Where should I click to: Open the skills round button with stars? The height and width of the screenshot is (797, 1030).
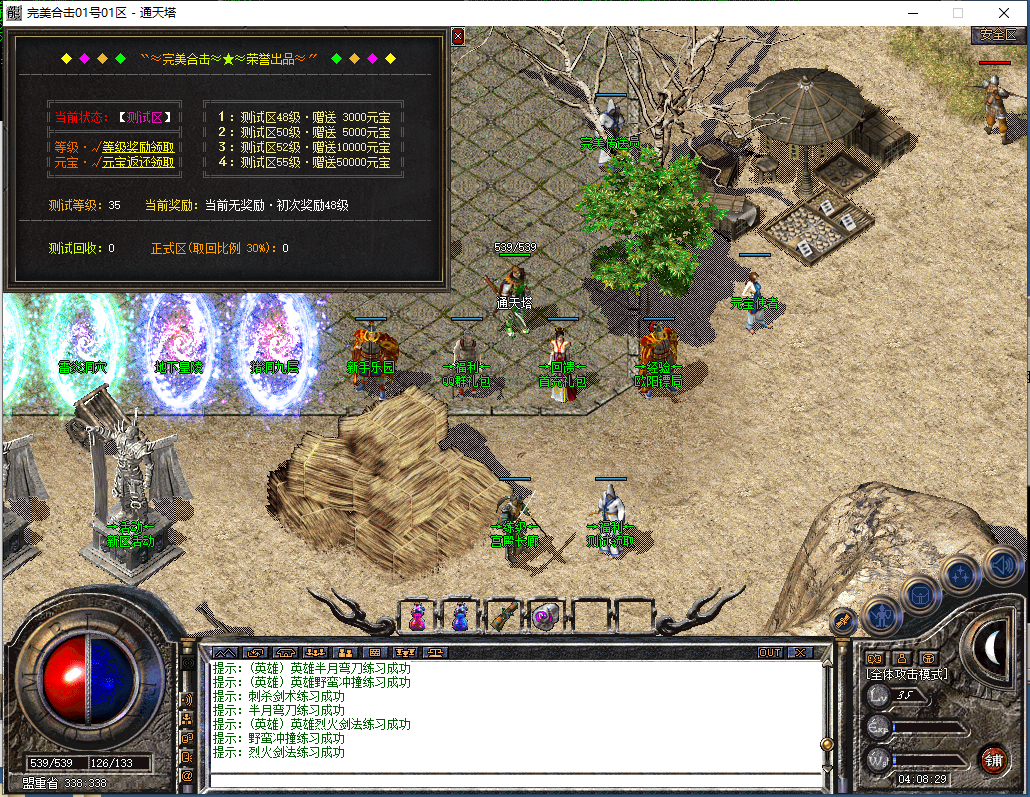pyautogui.click(x=961, y=575)
